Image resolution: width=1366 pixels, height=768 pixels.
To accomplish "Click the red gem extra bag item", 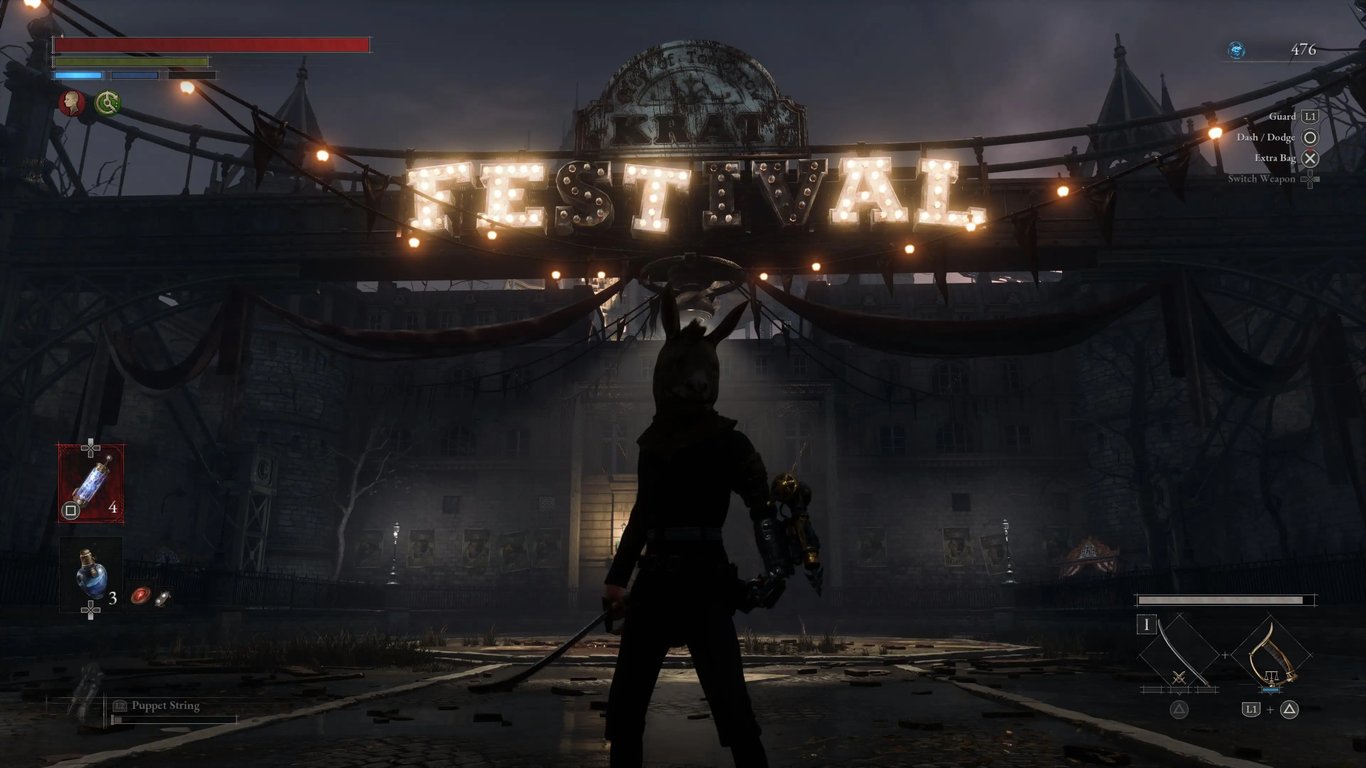I will pos(141,596).
